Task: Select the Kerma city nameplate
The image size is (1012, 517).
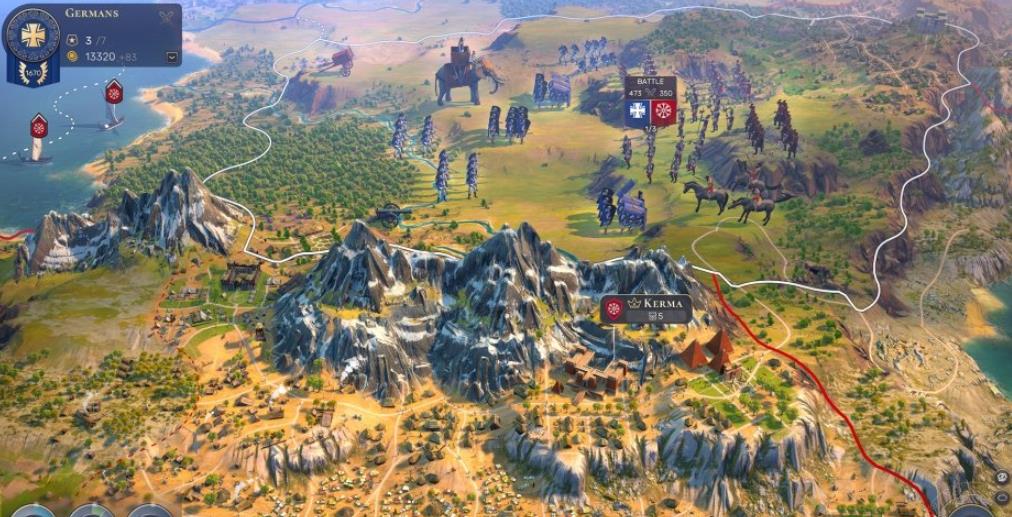Action: 646,309
